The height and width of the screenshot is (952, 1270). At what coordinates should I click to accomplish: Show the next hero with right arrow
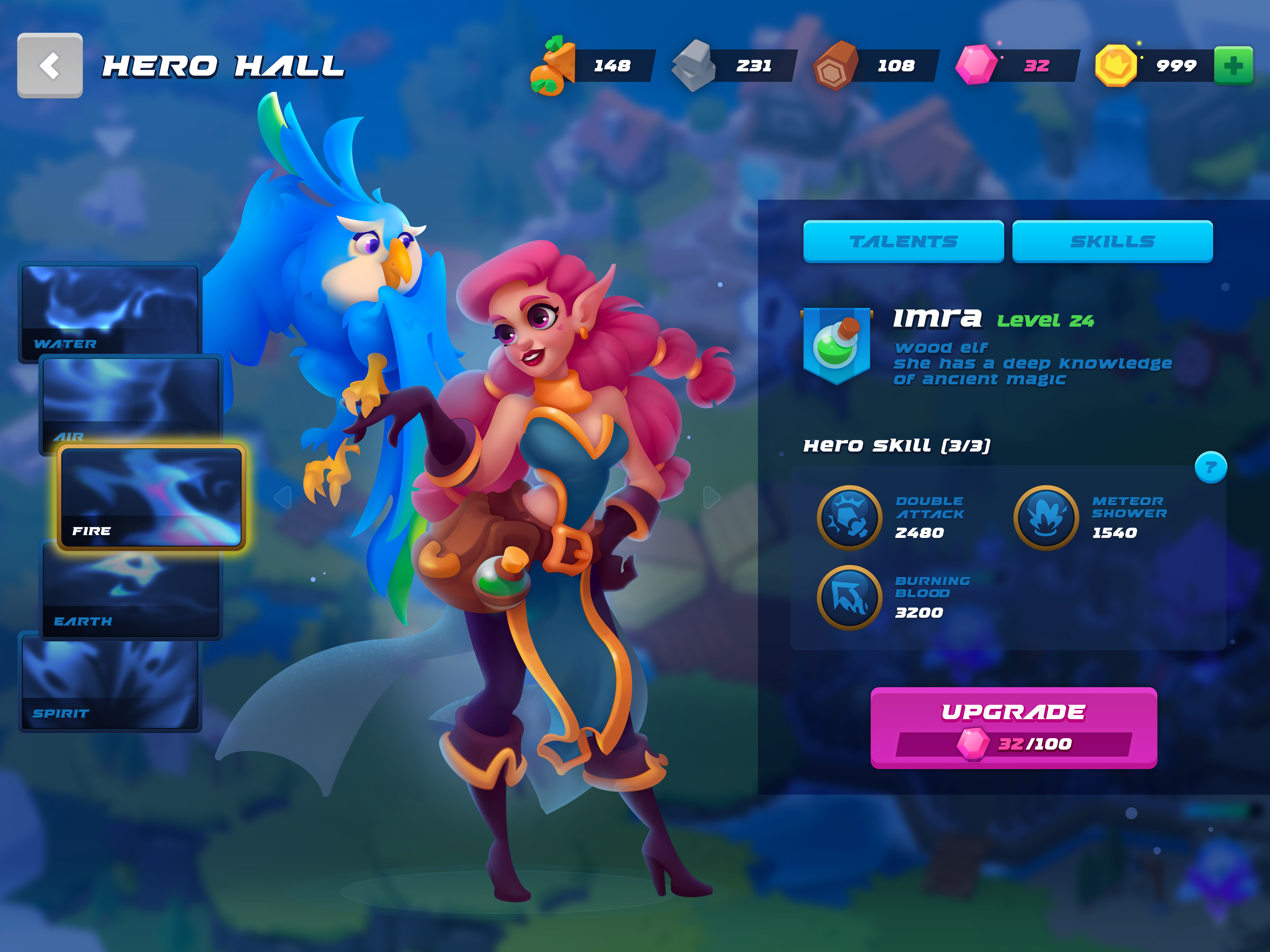coord(711,497)
